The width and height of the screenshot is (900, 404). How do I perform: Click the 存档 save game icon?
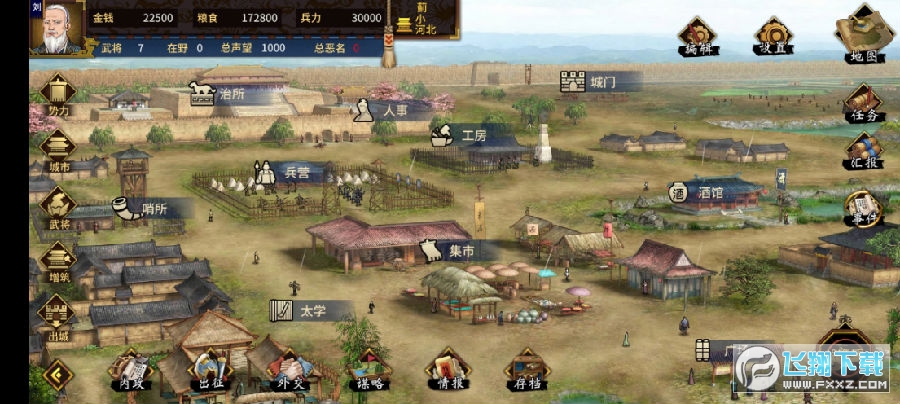[526, 370]
